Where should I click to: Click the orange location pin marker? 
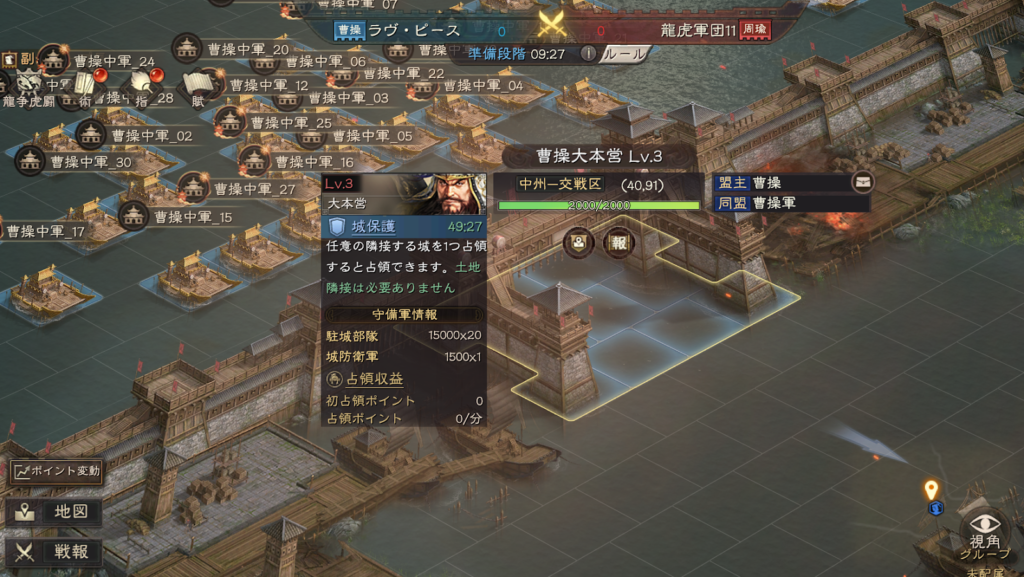click(x=931, y=490)
